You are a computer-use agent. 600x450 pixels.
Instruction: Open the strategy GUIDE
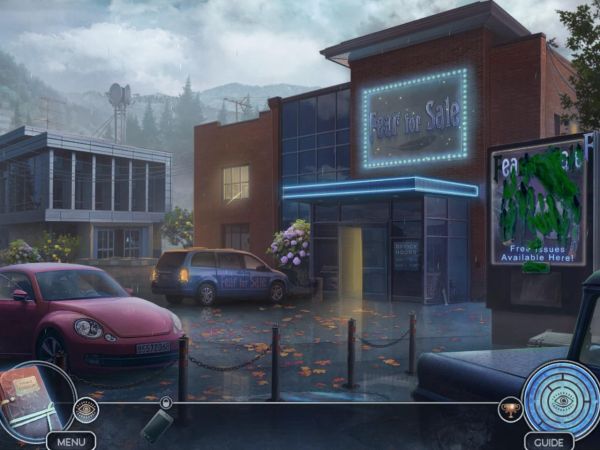549,441
